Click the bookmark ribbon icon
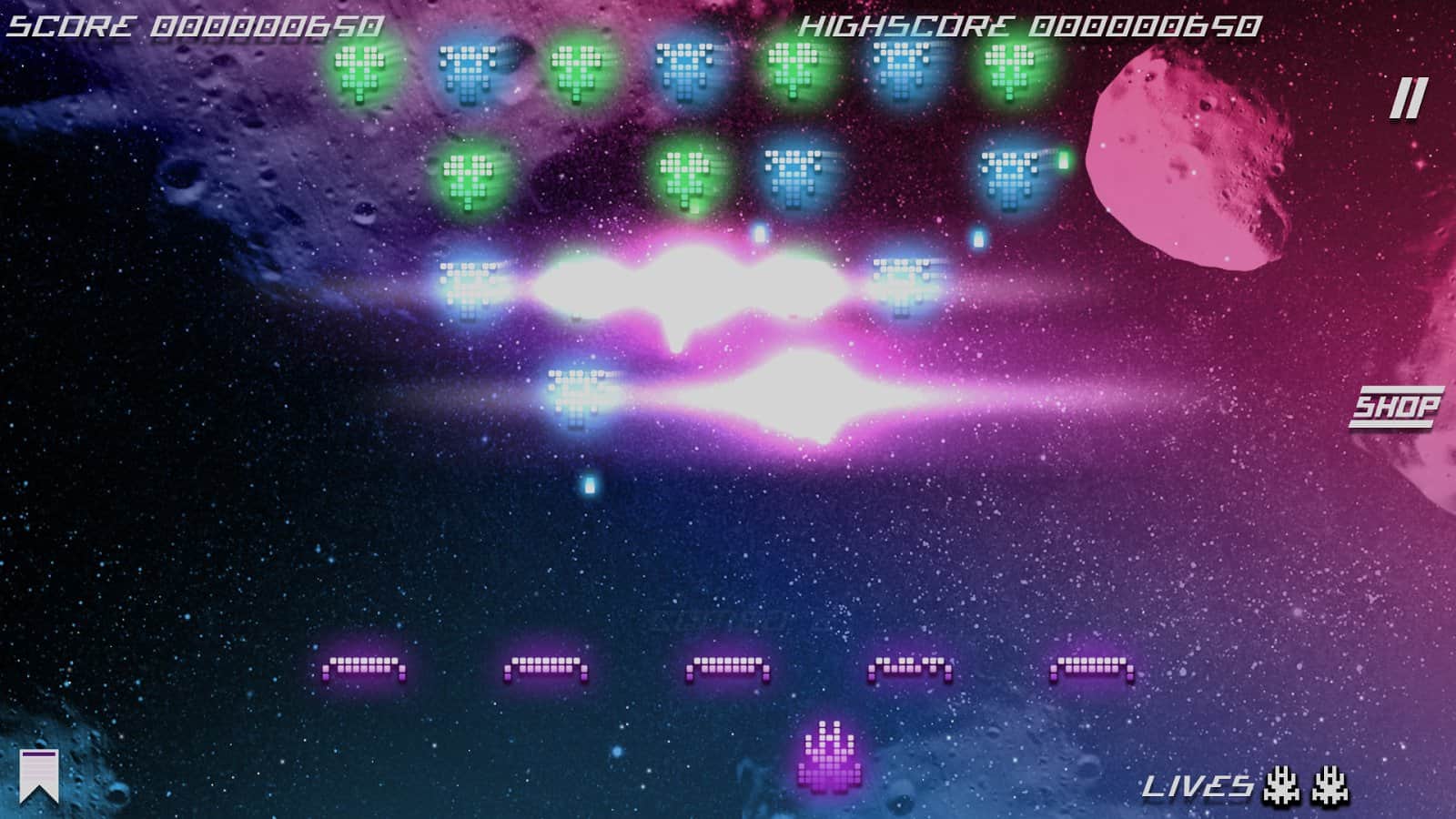Screen dimensions: 1456x819 click(x=39, y=775)
